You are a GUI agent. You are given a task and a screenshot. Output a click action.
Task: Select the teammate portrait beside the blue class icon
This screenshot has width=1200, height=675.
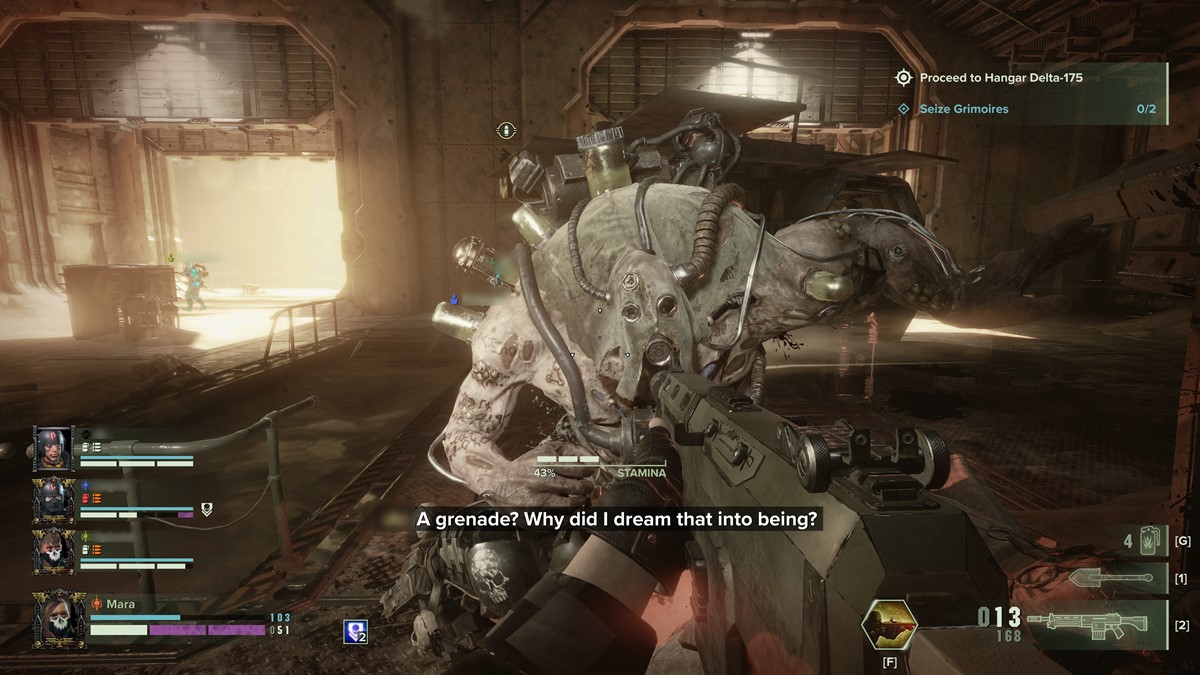point(52,500)
